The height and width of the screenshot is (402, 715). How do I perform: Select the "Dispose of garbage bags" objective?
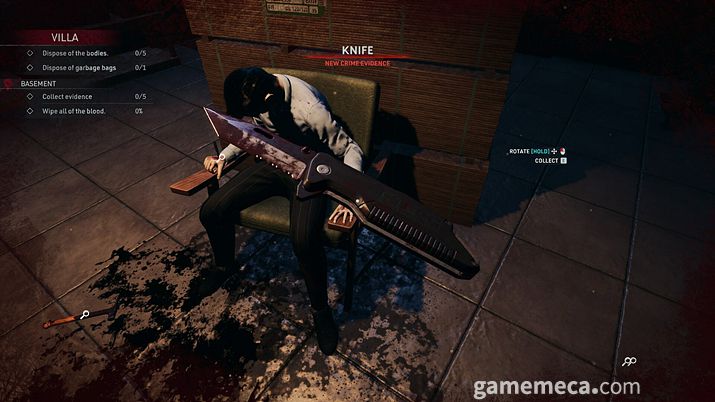coord(79,67)
